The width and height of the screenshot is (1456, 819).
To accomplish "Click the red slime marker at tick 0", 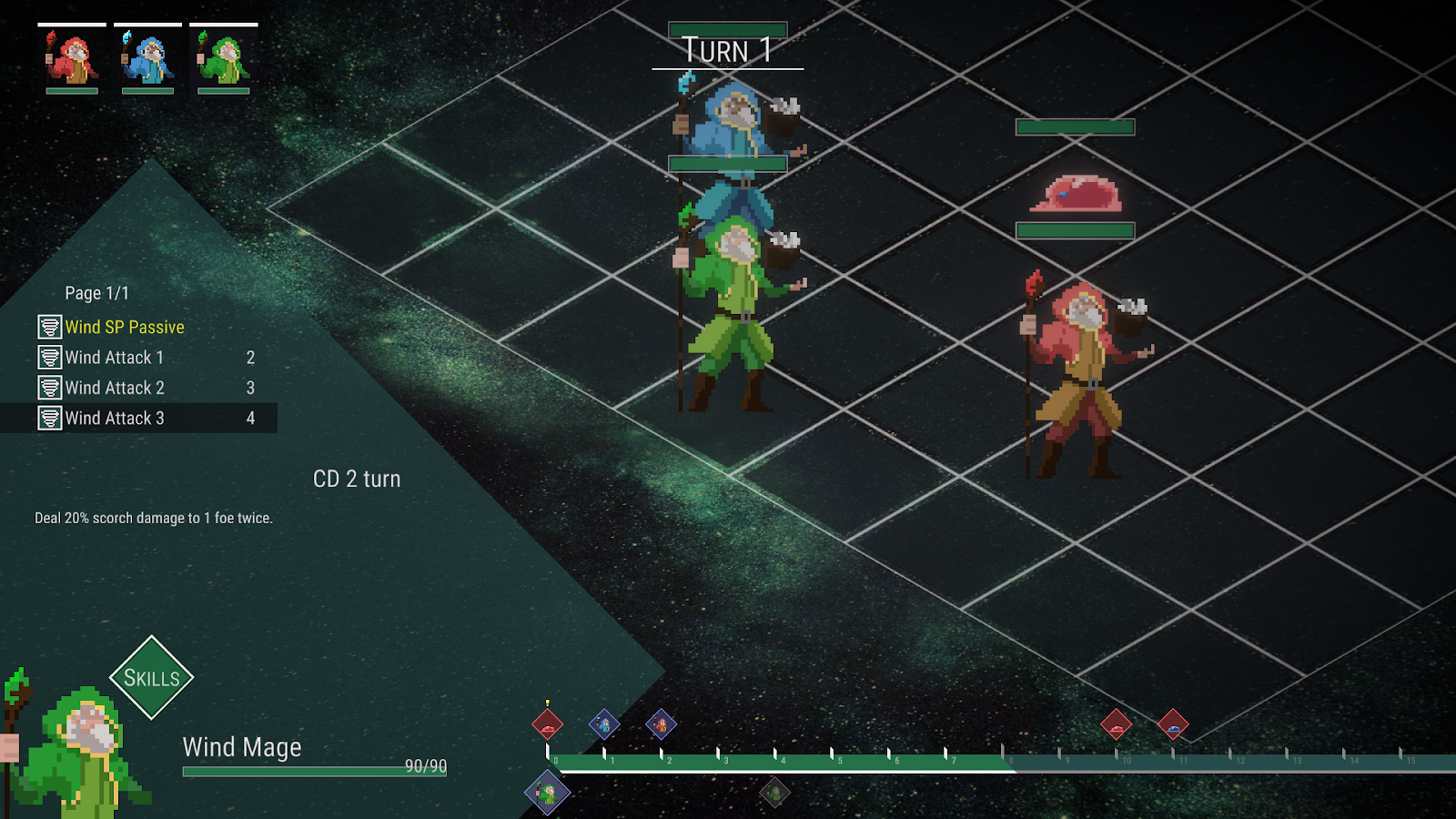I will [547, 725].
